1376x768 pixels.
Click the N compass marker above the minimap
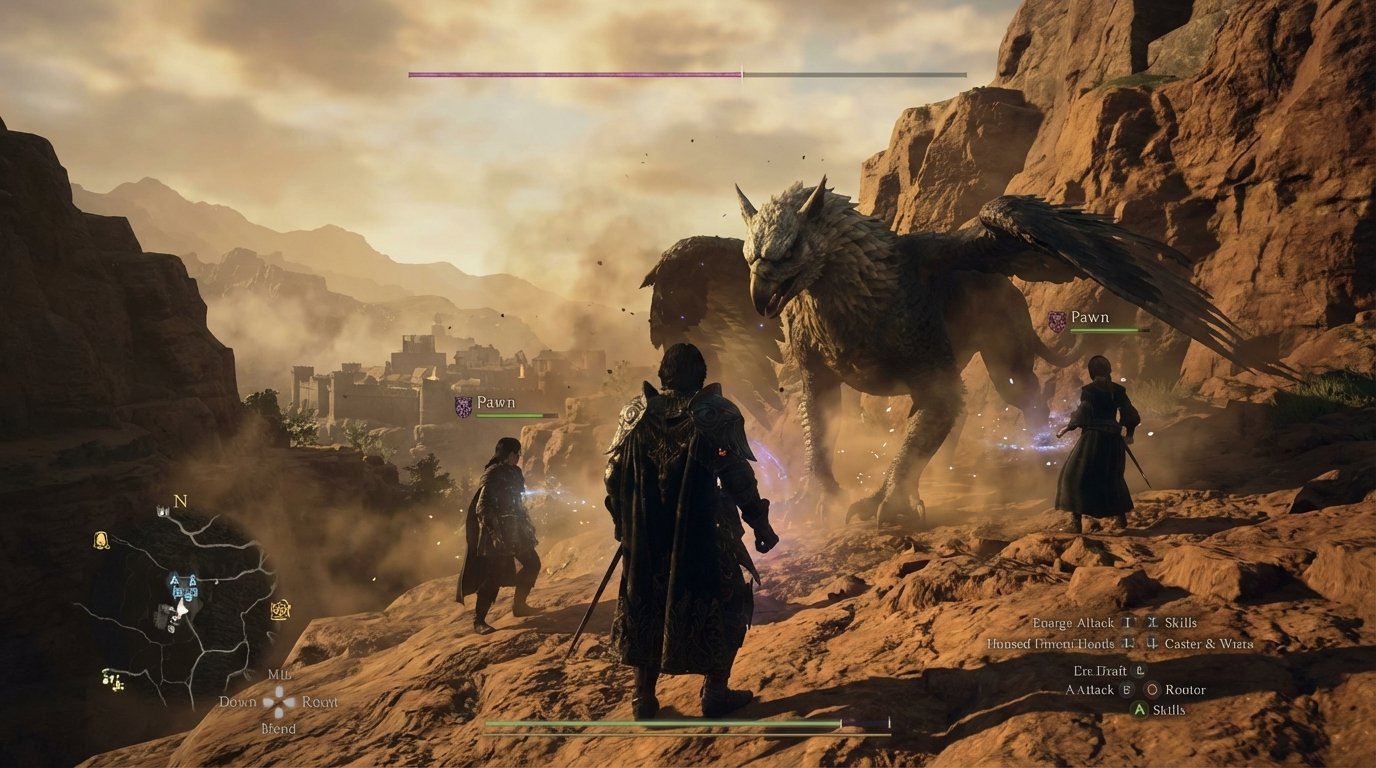178,502
